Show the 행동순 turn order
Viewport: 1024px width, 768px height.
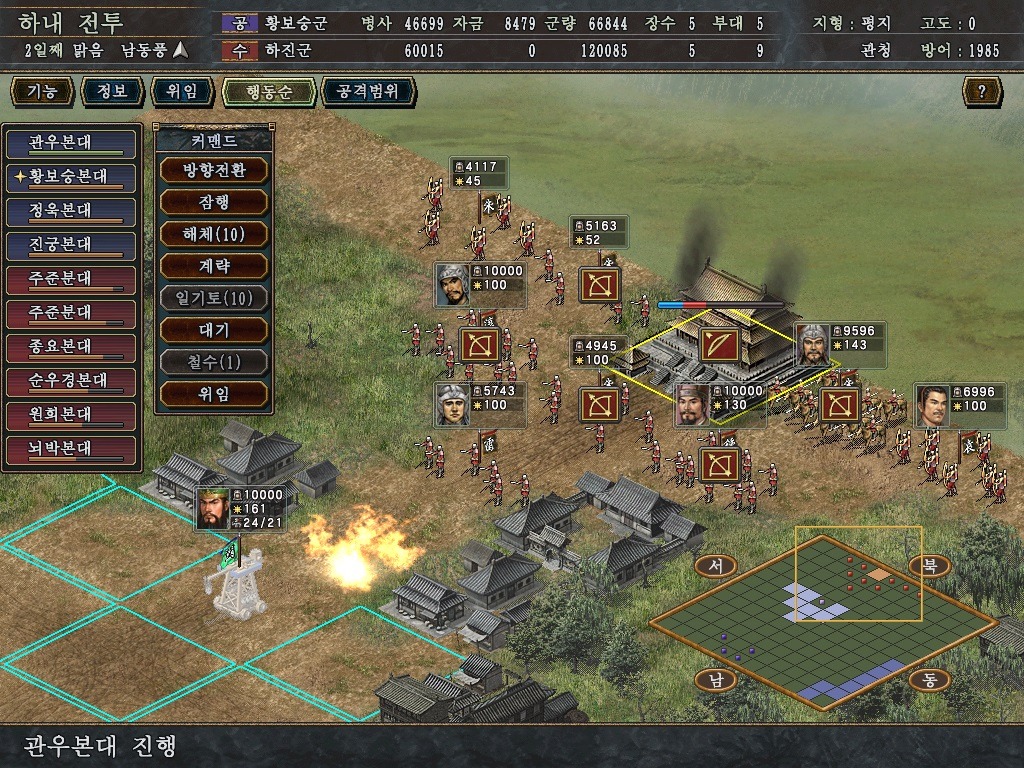click(268, 92)
